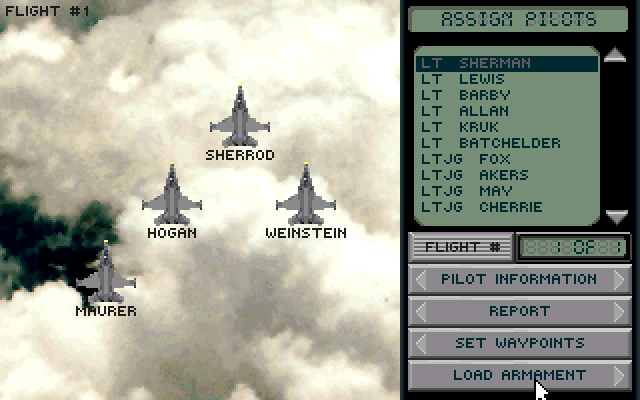Select pilot LT Sherman from the list
Image resolution: width=640 pixels, height=400 pixels.
[x=506, y=63]
